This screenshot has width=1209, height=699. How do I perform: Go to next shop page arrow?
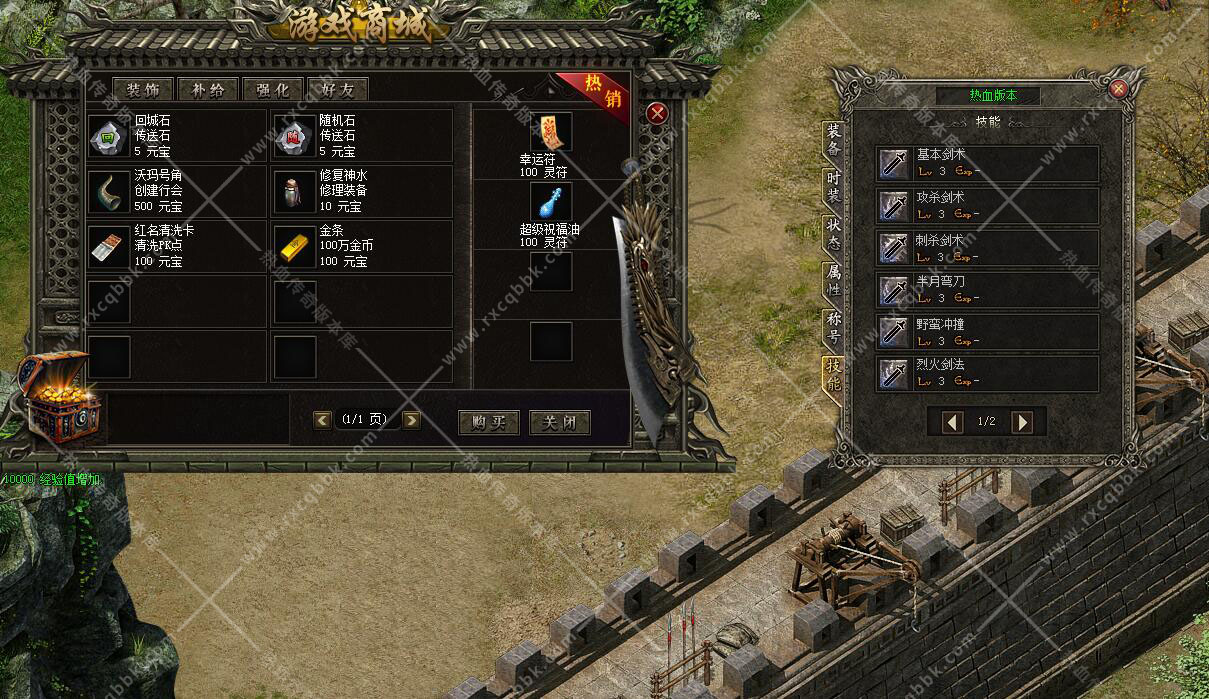(411, 420)
